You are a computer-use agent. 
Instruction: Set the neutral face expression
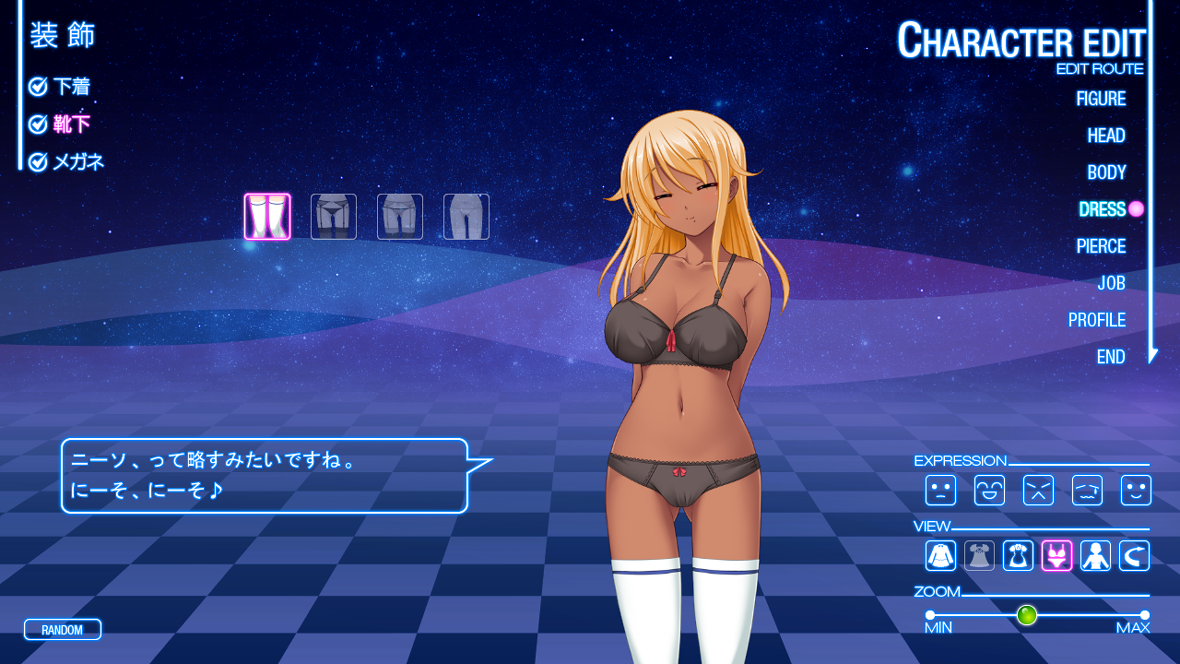(940, 490)
